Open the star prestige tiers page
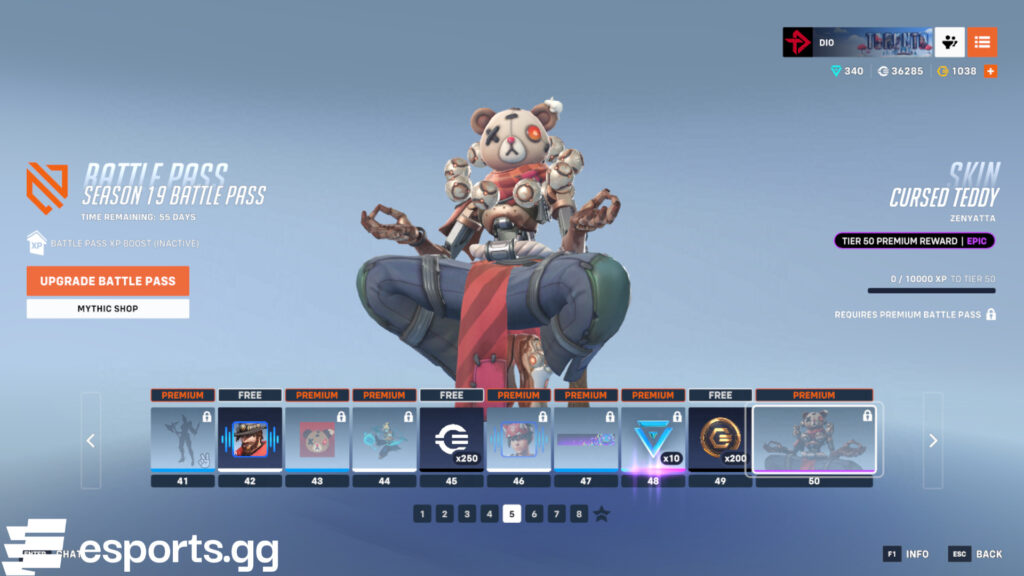The width and height of the screenshot is (1024, 576). [602, 514]
